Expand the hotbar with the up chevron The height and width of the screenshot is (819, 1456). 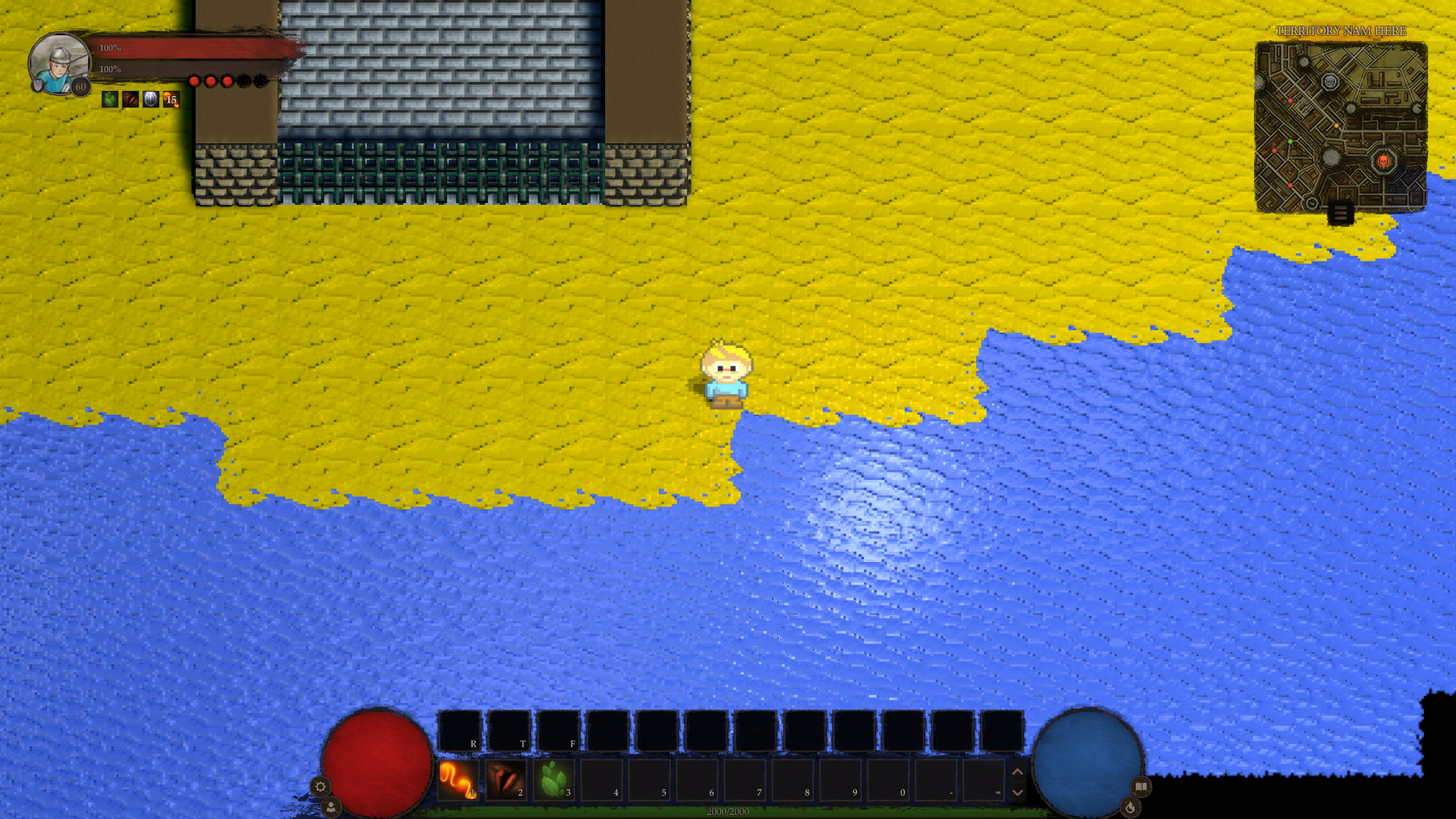(x=1017, y=773)
